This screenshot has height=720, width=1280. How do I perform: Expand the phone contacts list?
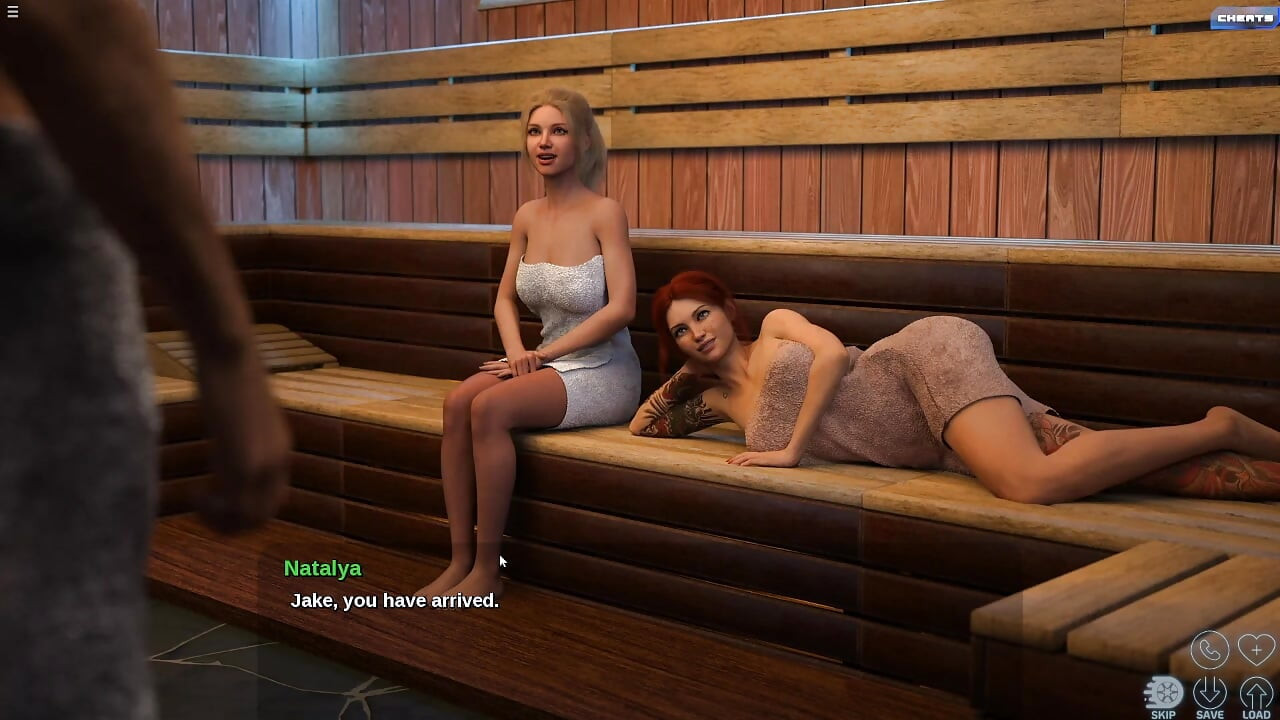coord(1209,650)
